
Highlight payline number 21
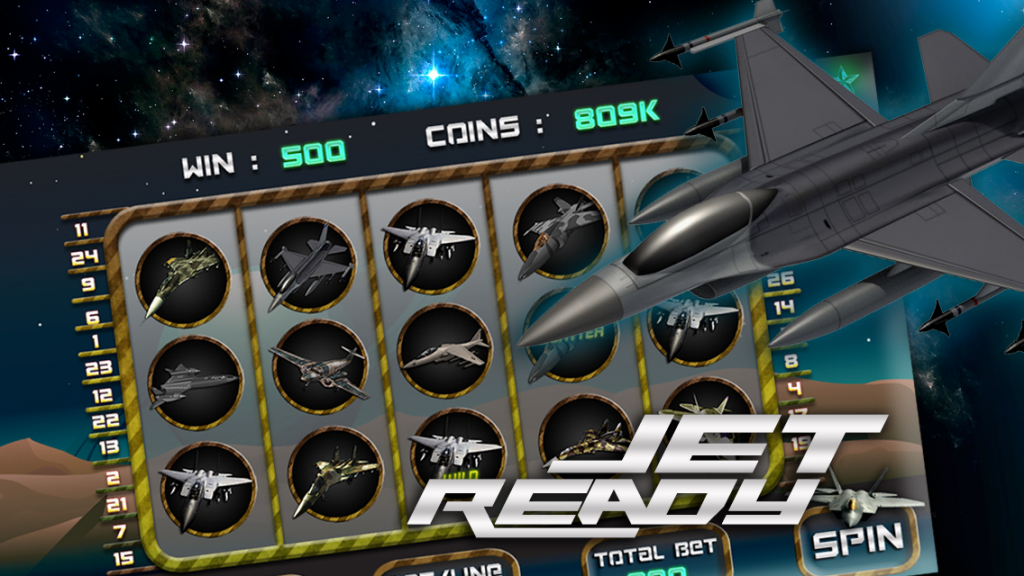coord(115,503)
